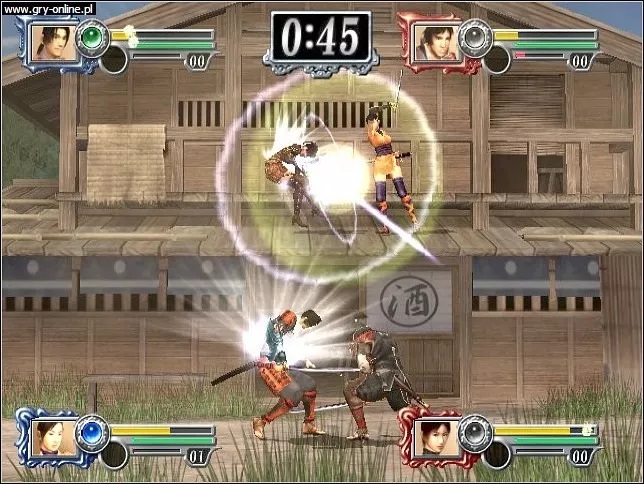
Task: Choose the female fighter portrait in the red frame
Action: click(x=436, y=437)
